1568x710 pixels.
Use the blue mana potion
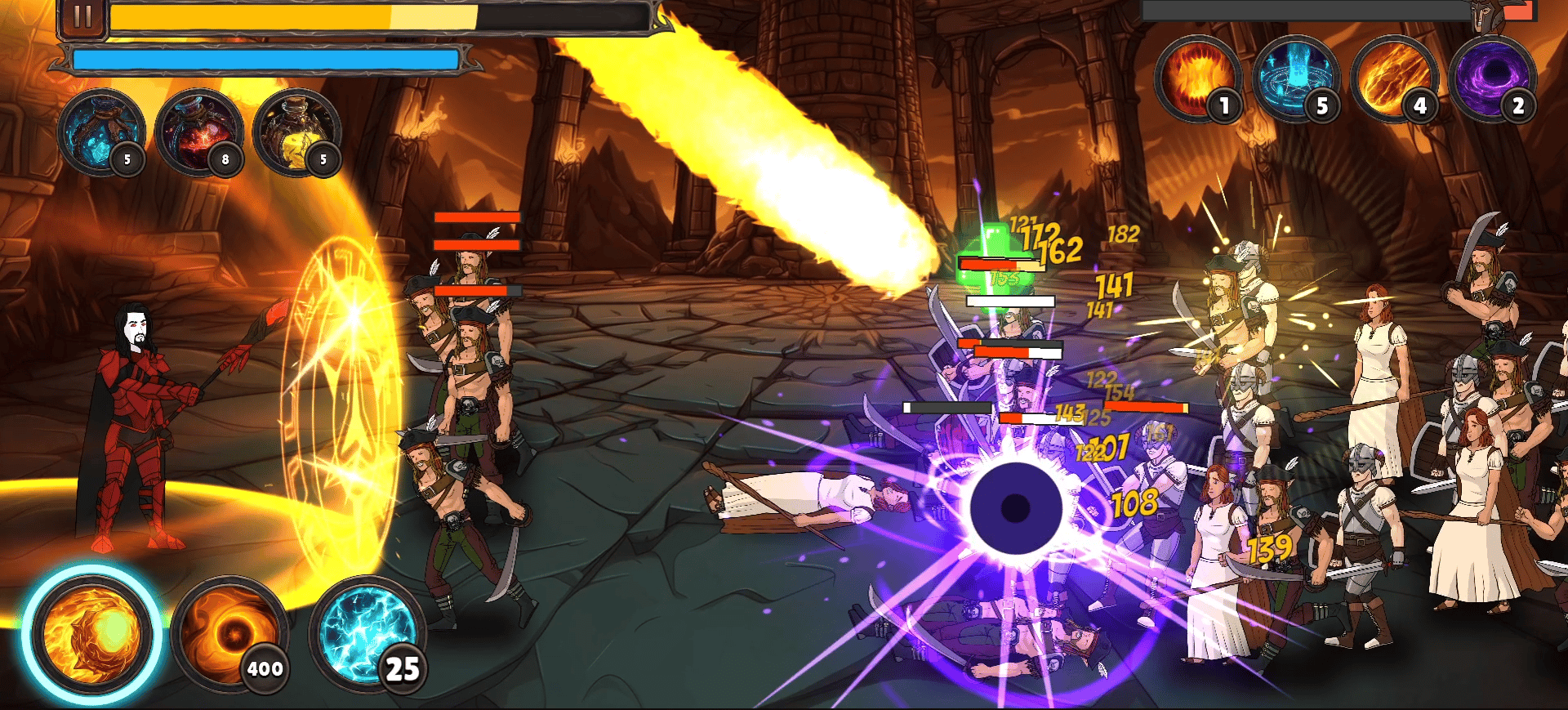pyautogui.click(x=100, y=131)
